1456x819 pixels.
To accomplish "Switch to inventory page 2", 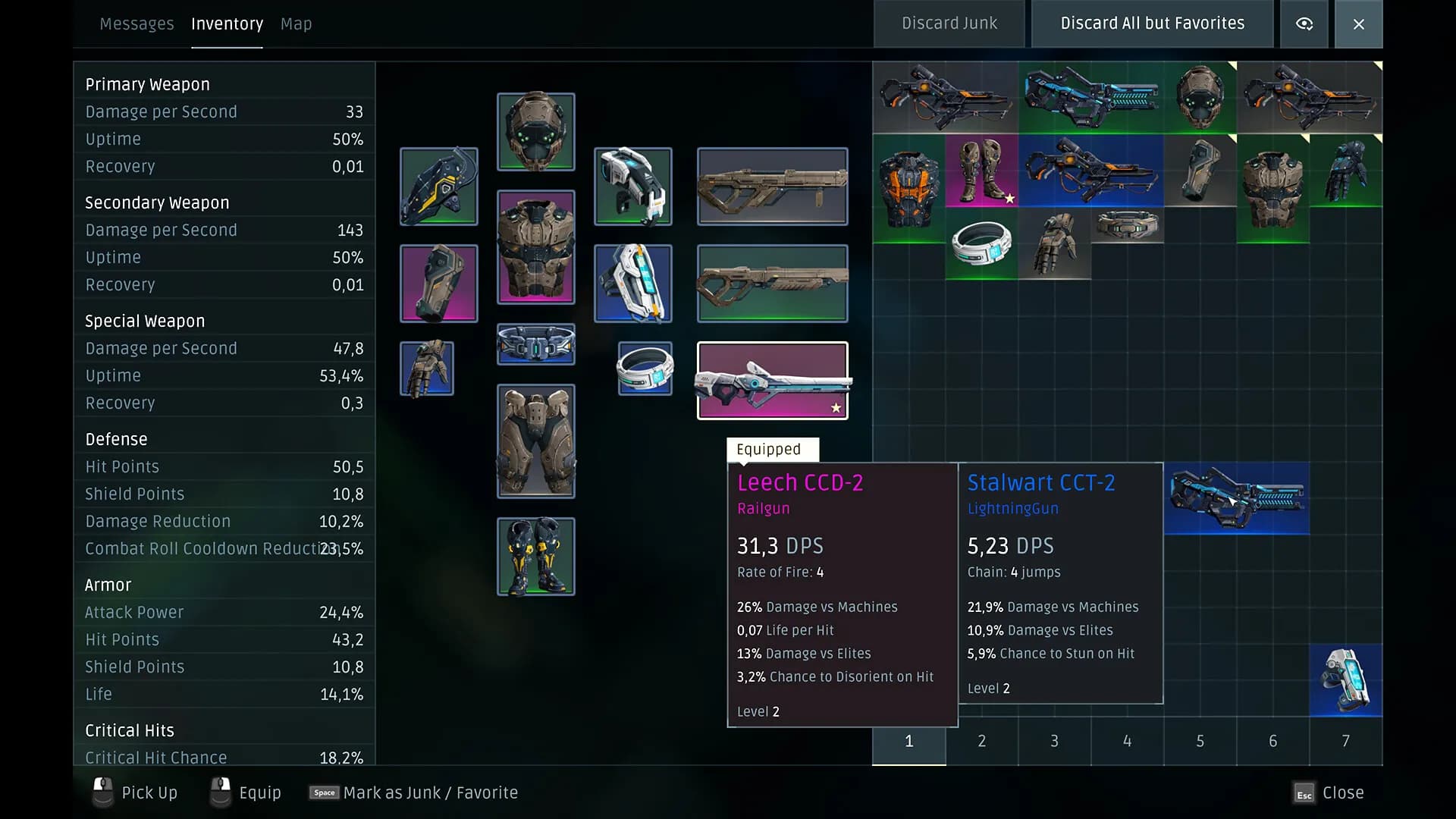I will click(981, 741).
